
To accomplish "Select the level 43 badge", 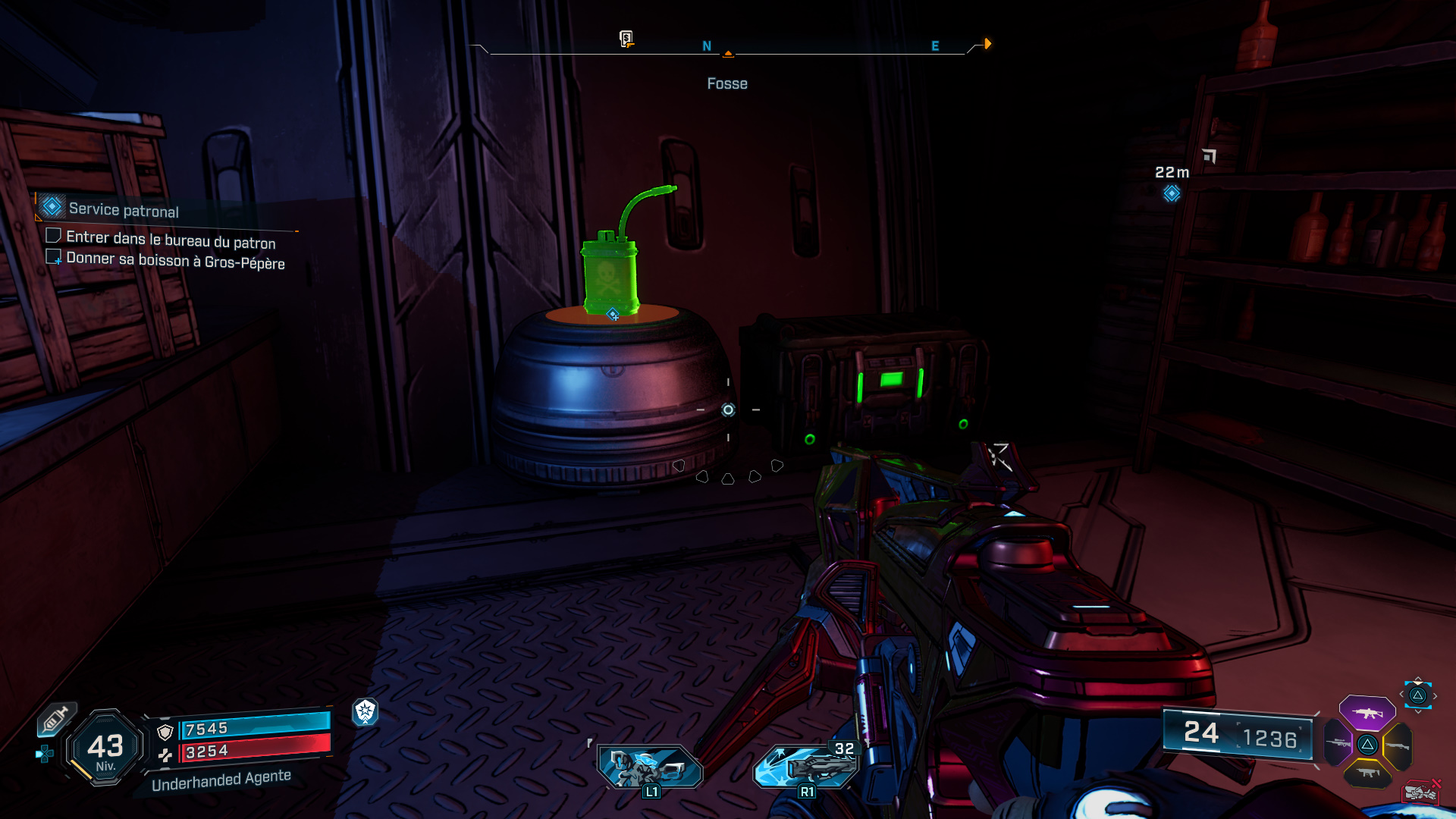I will coord(105,748).
